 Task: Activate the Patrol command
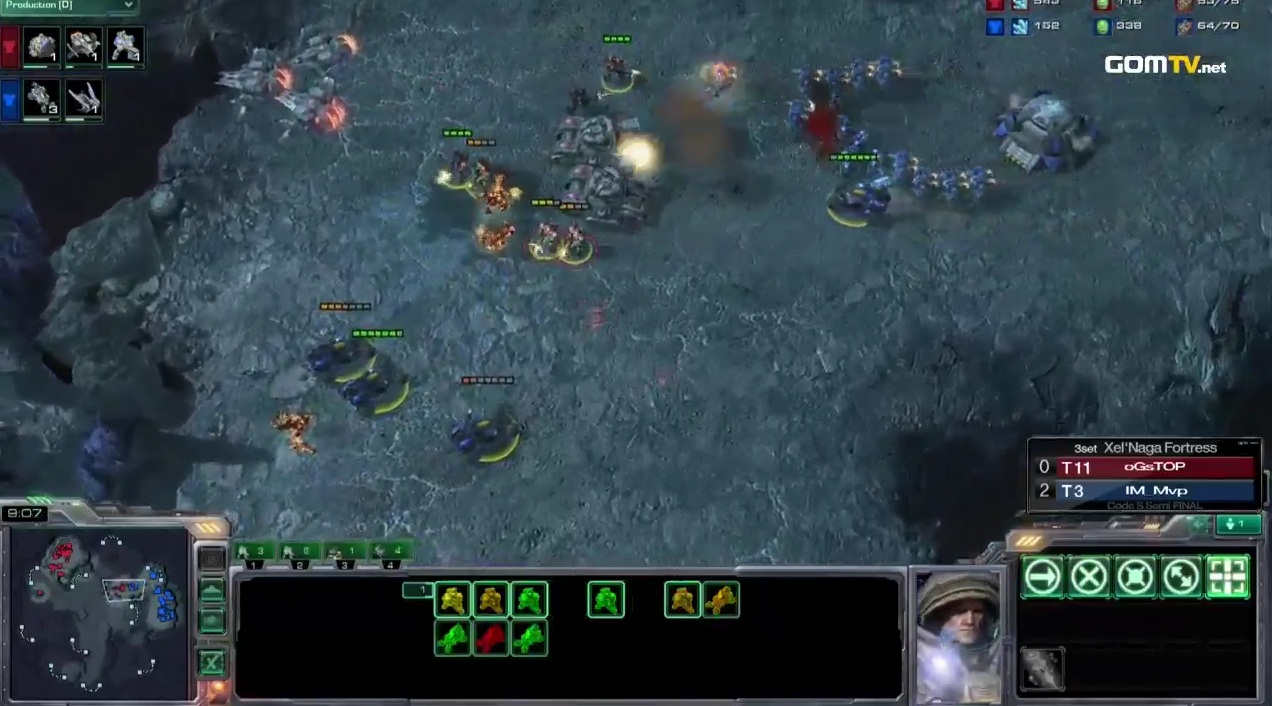(x=1181, y=577)
